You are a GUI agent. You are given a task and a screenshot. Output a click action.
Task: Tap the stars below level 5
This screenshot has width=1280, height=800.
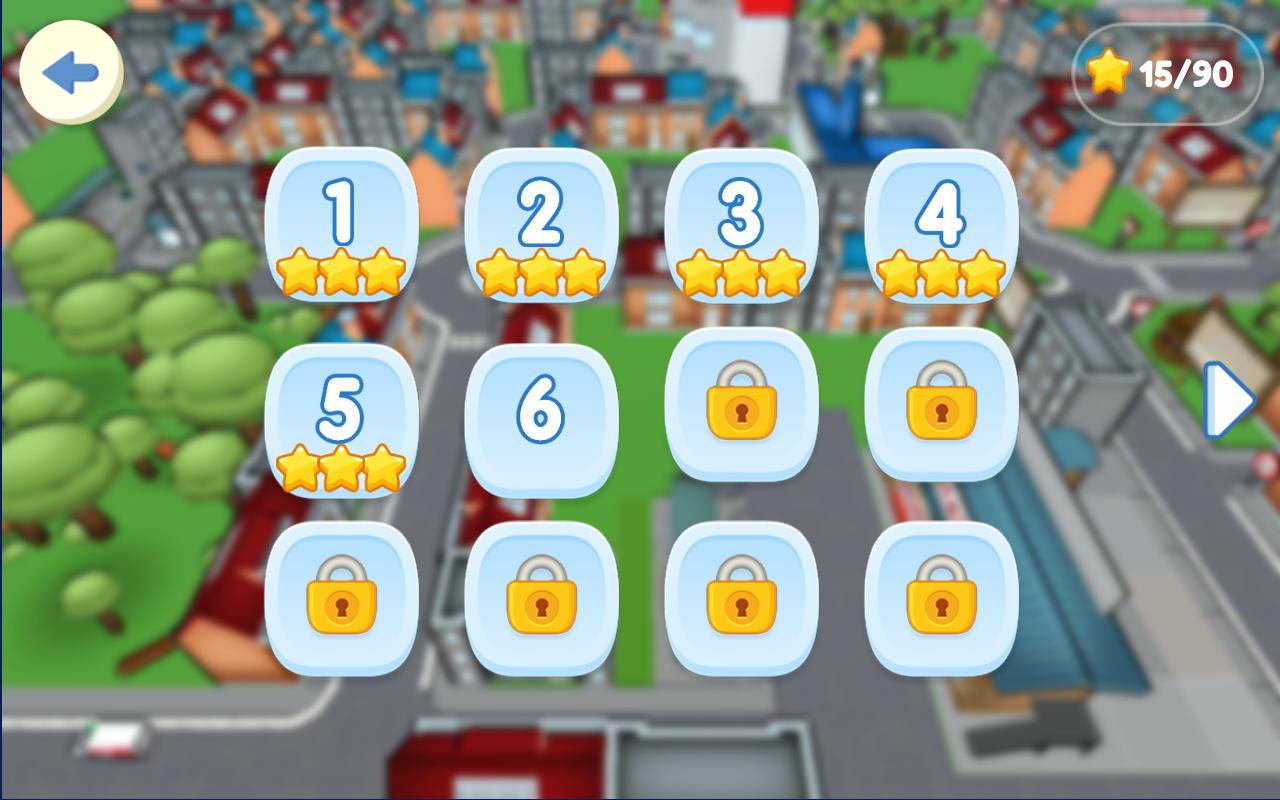pyautogui.click(x=338, y=467)
